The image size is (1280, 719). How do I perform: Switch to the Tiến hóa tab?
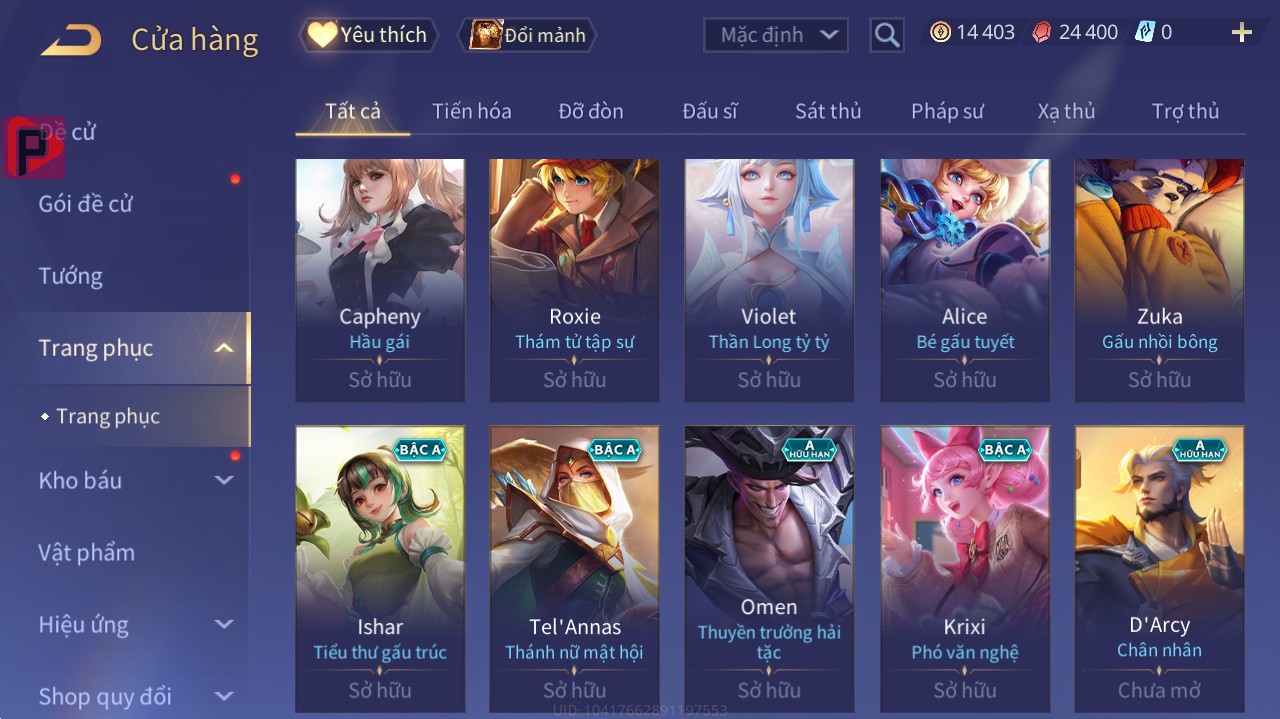(471, 111)
